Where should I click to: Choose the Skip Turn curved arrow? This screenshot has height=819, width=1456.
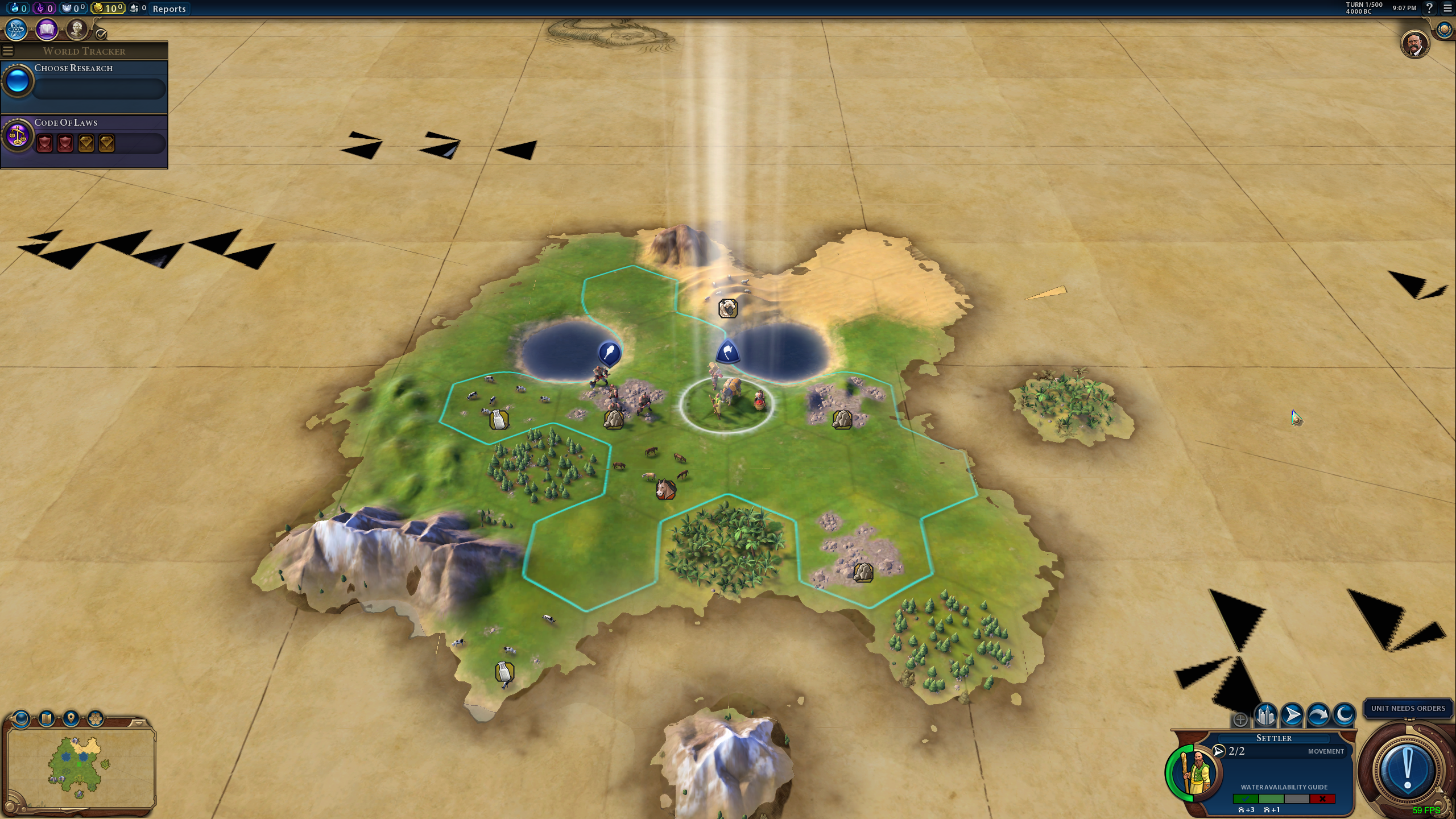click(x=1318, y=715)
